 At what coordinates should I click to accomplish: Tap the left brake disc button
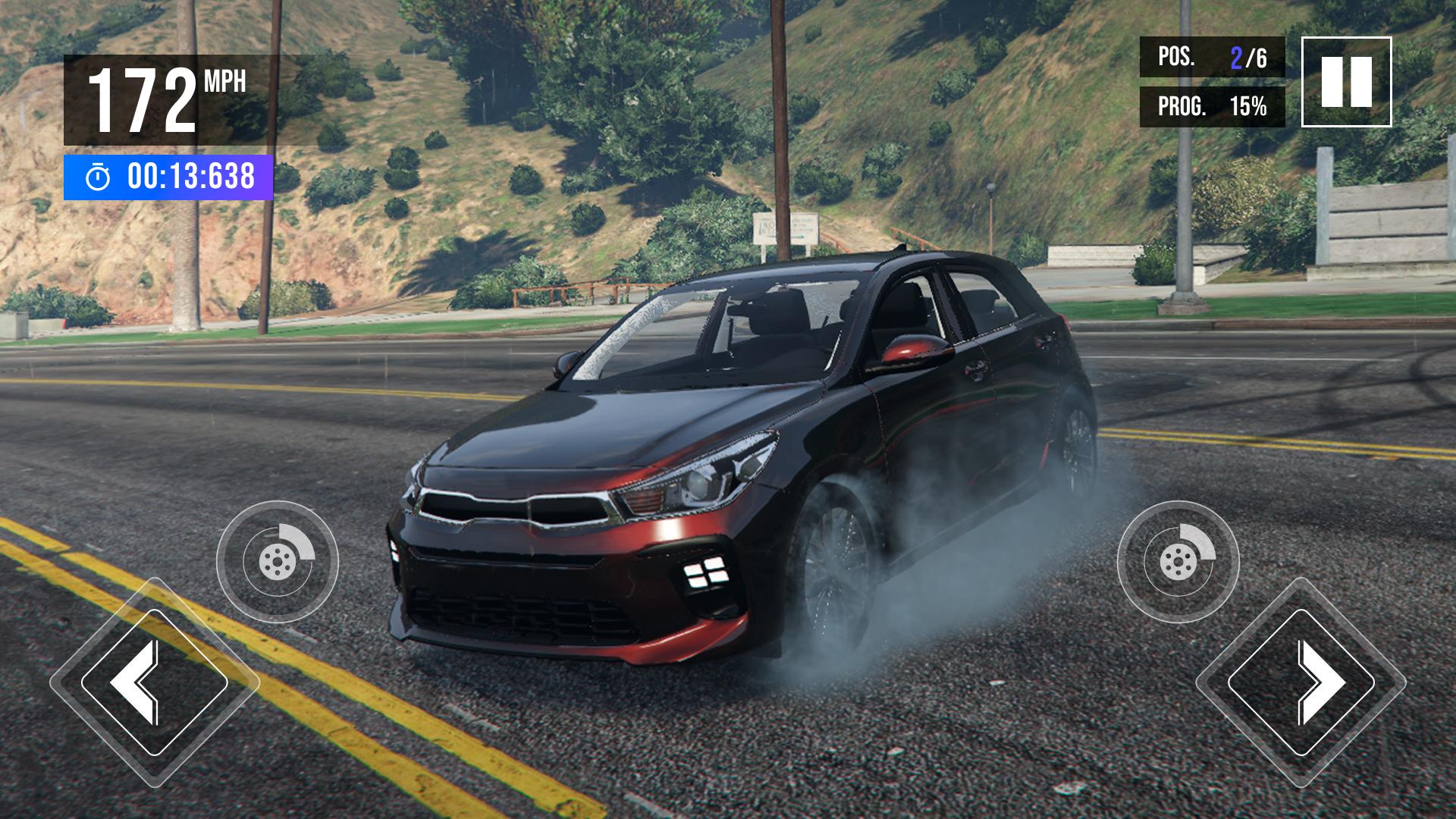[x=278, y=562]
